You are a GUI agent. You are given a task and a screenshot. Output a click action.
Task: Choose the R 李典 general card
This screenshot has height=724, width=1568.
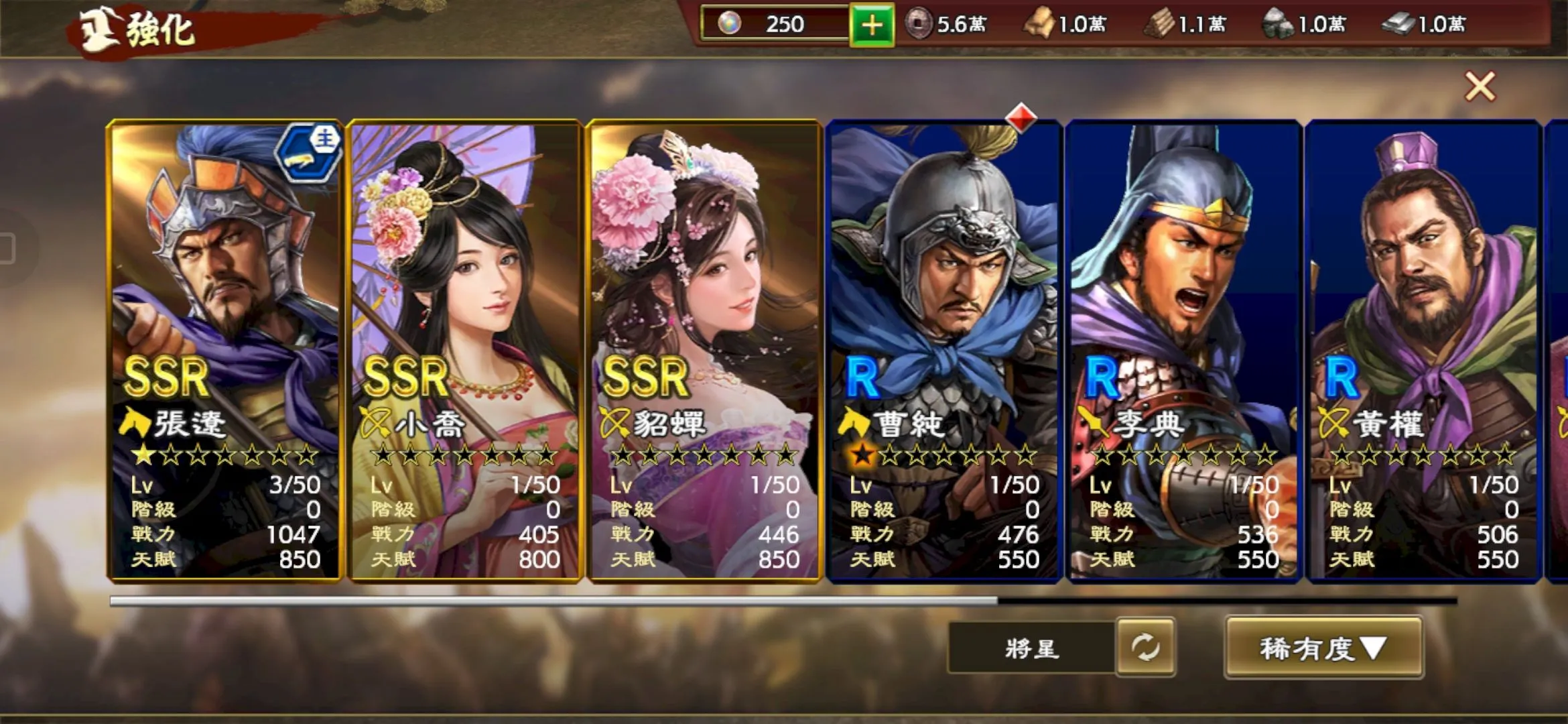(1183, 350)
